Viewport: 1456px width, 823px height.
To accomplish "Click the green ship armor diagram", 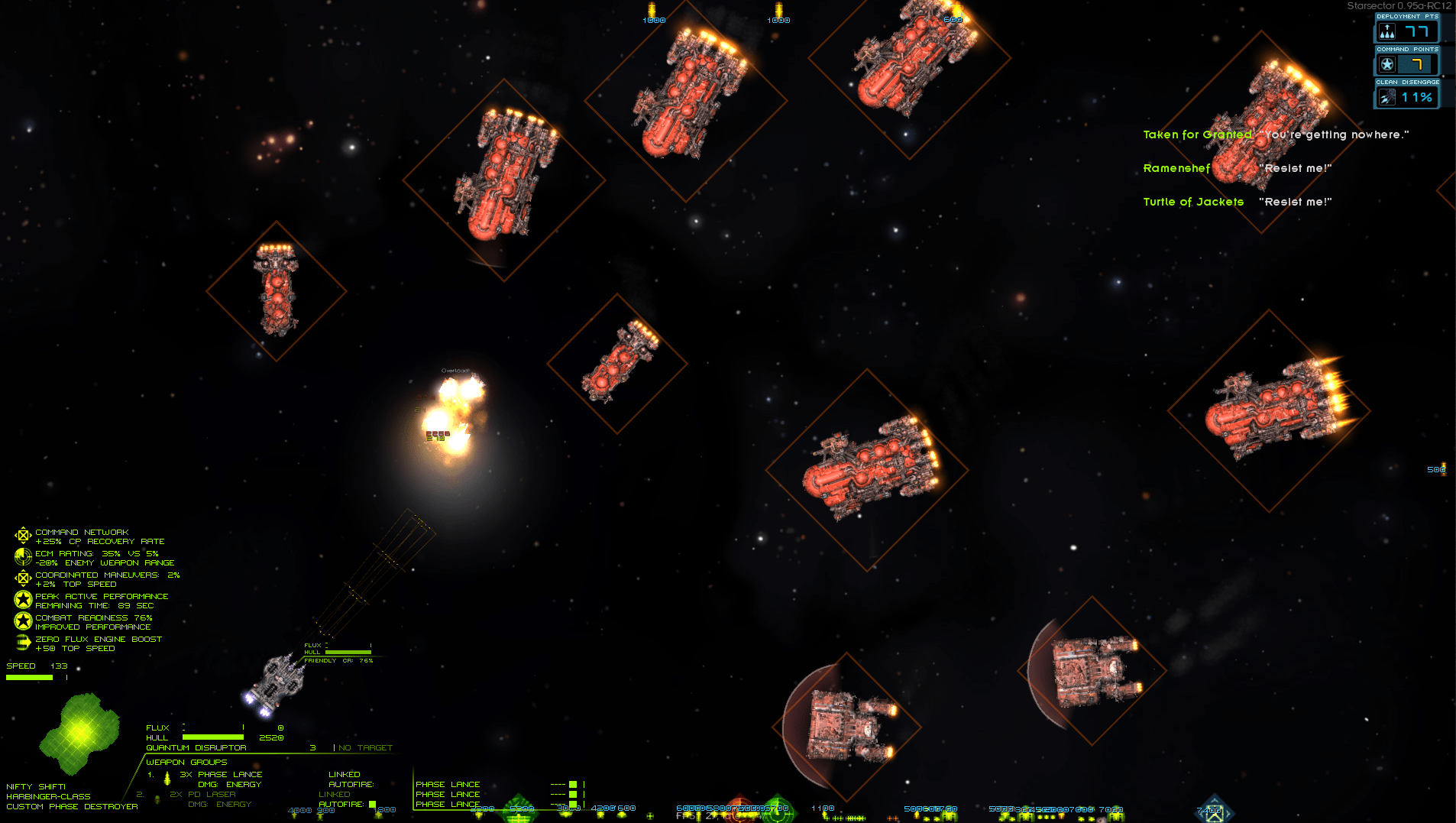I will coord(79,732).
